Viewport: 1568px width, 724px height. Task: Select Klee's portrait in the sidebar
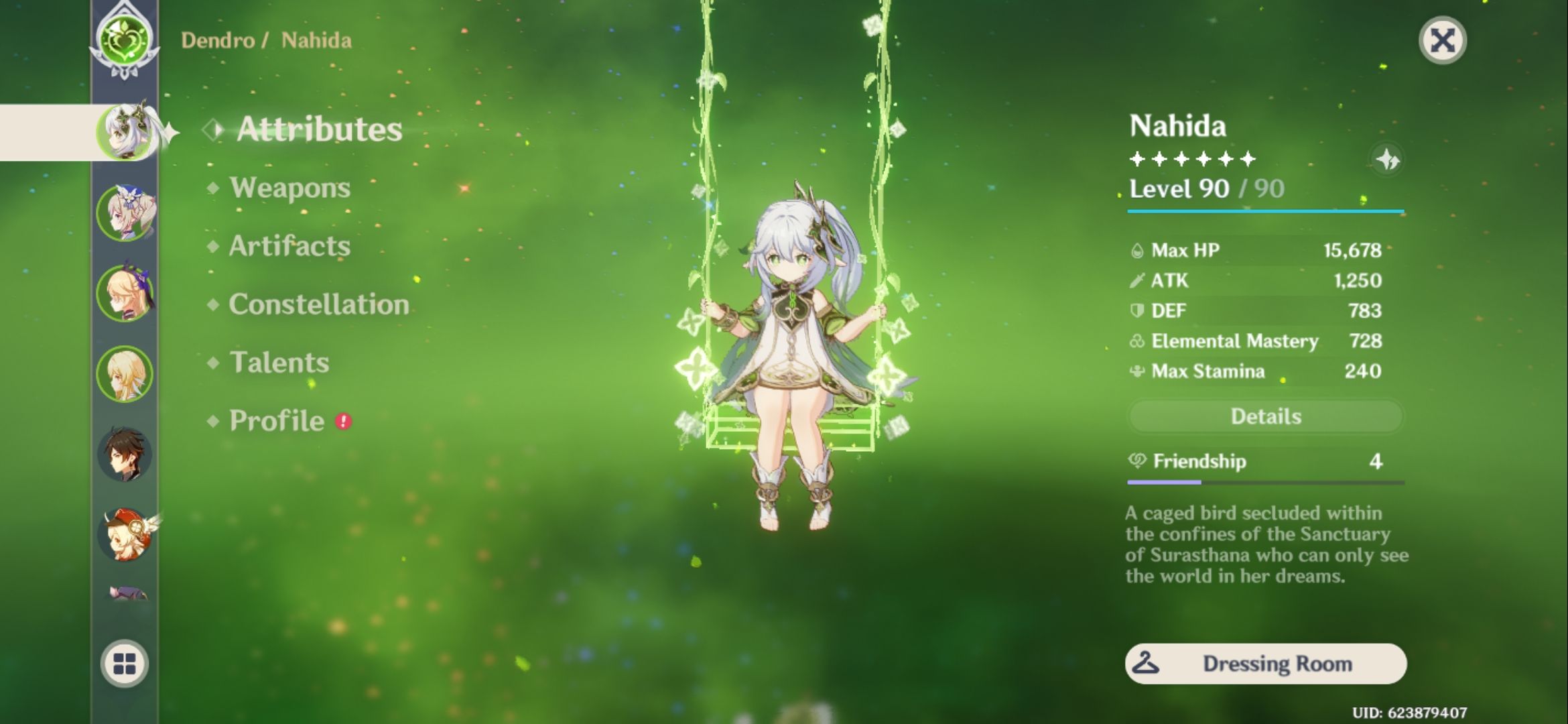pyautogui.click(x=131, y=530)
